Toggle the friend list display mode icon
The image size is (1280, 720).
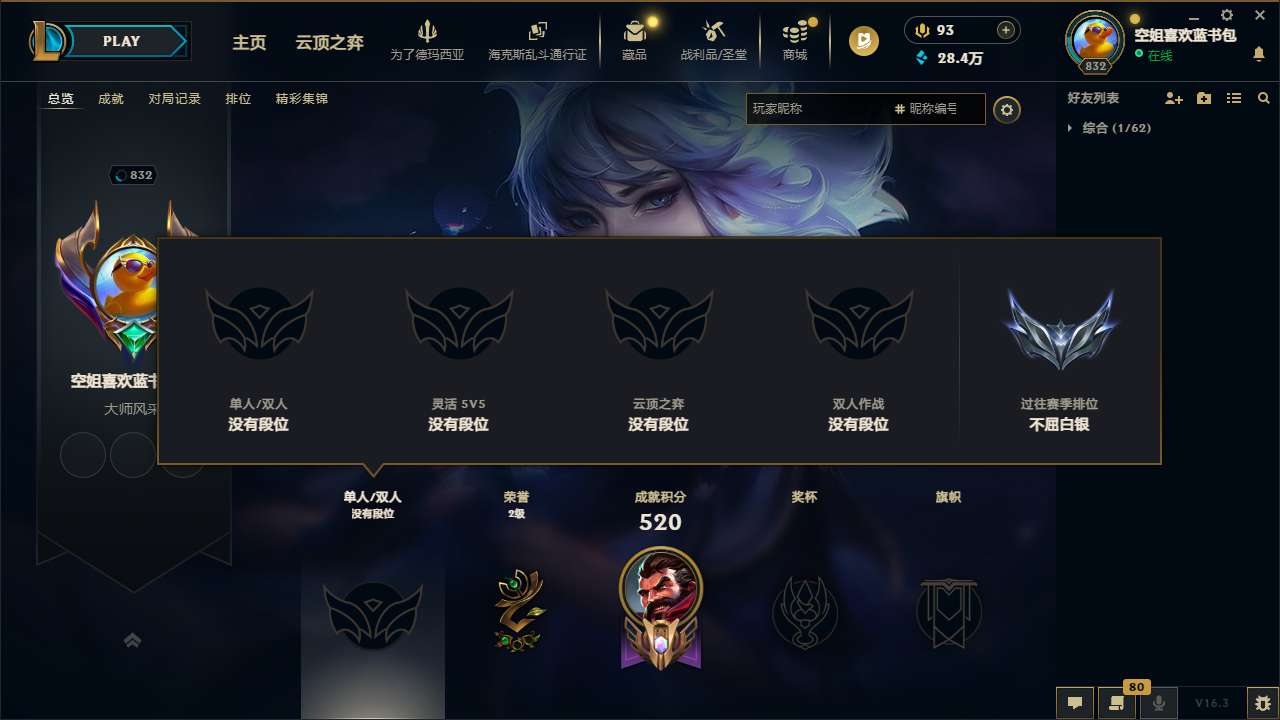[x=1233, y=98]
